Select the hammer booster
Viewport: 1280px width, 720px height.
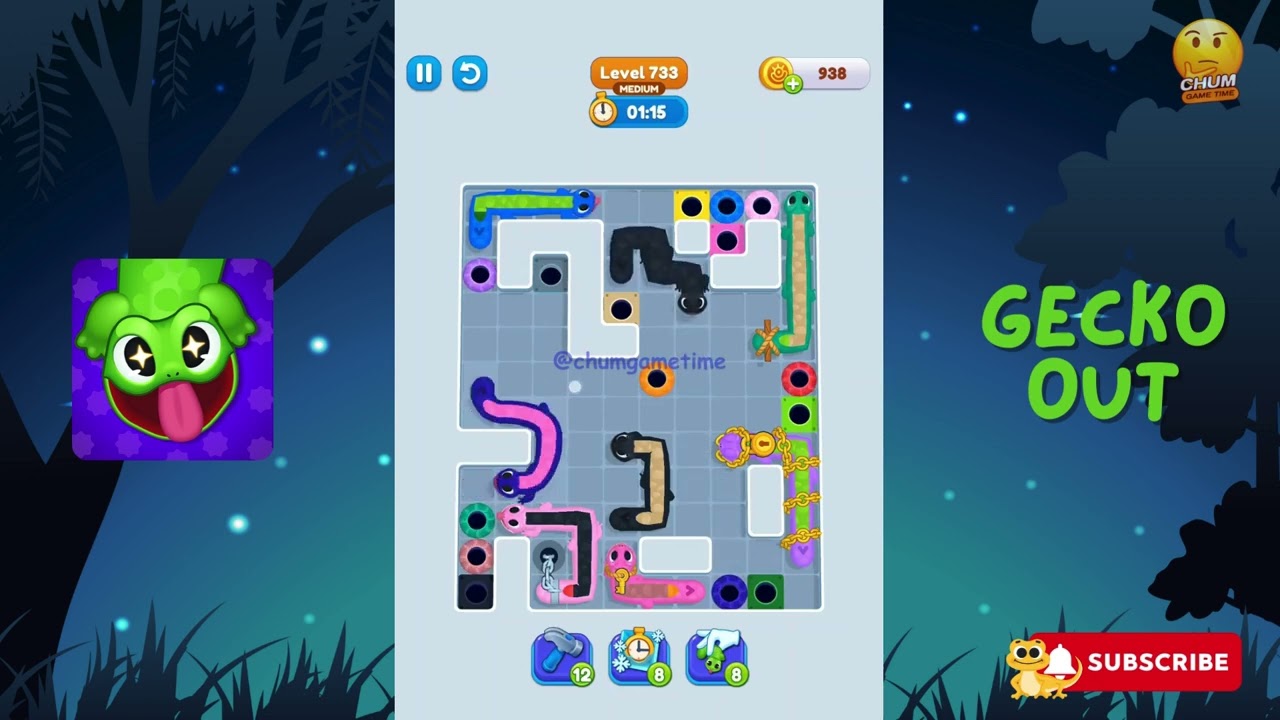click(562, 655)
